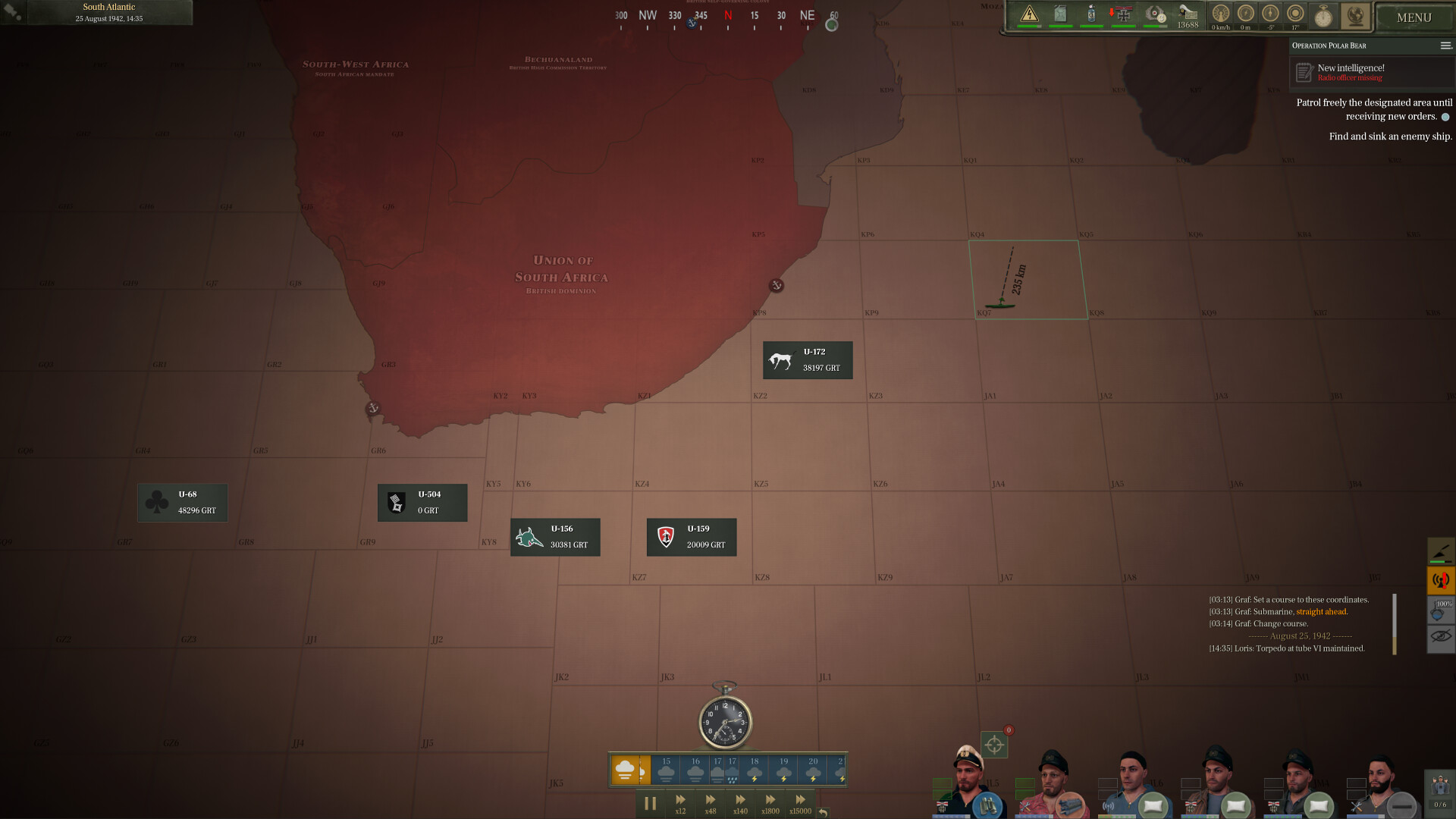Click the binoculars icon on the captain's portrait

click(987, 808)
